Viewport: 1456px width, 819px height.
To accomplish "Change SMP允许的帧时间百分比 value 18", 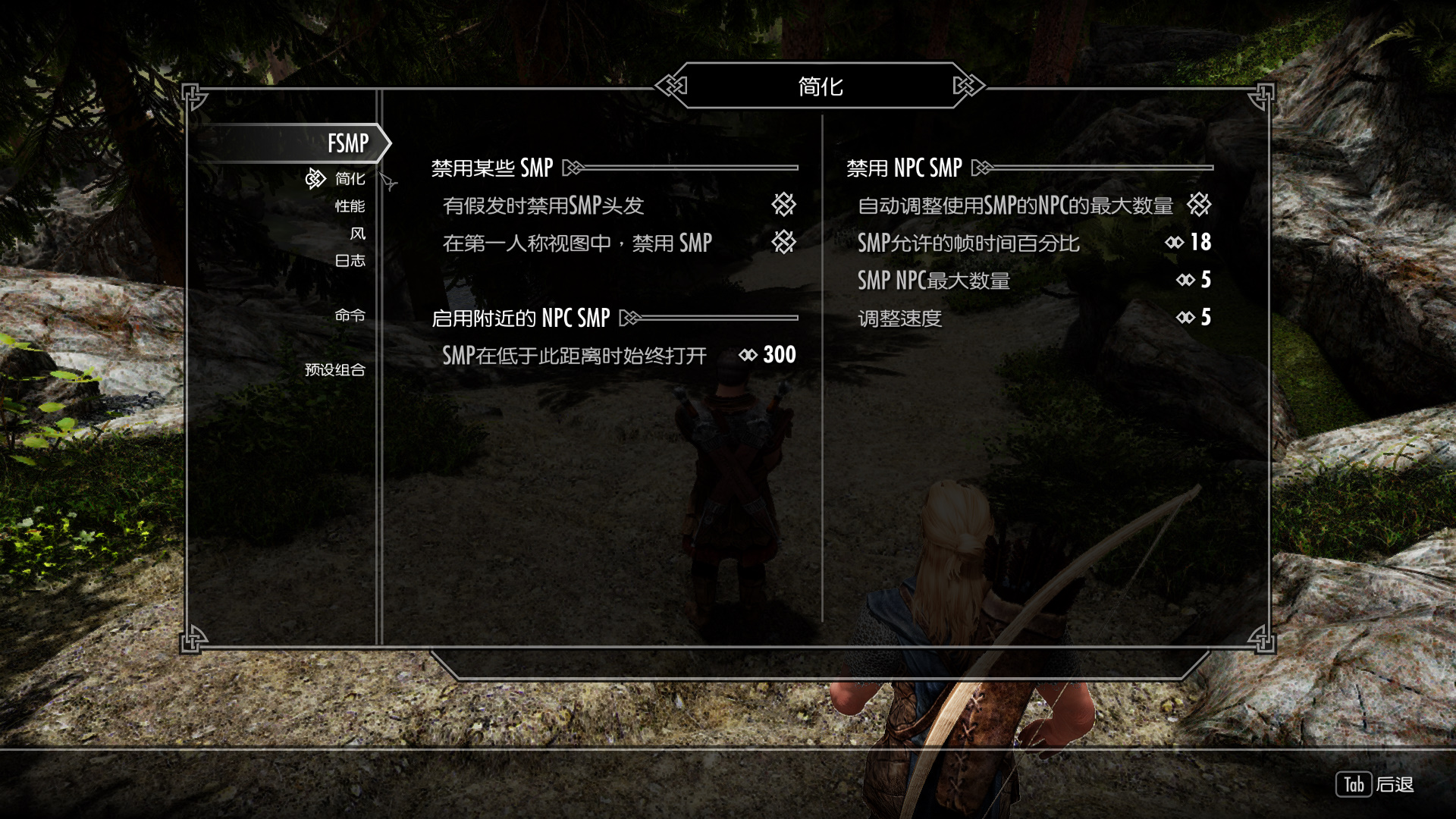I will [1200, 243].
